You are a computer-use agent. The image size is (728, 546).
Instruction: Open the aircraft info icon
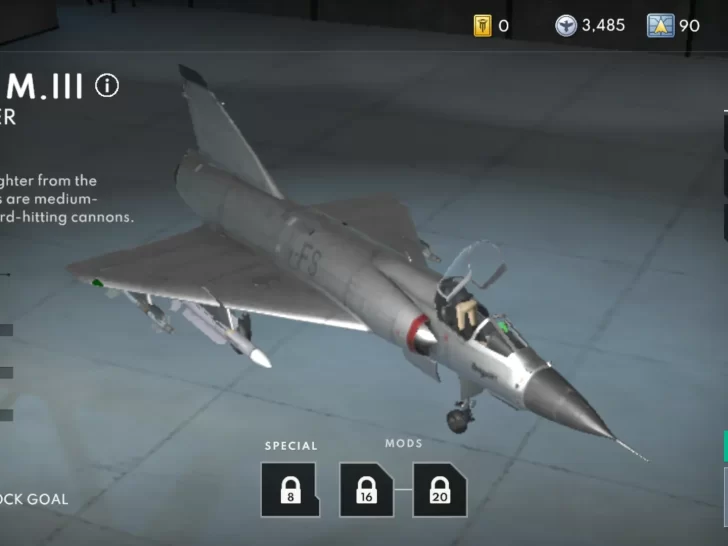pyautogui.click(x=107, y=86)
